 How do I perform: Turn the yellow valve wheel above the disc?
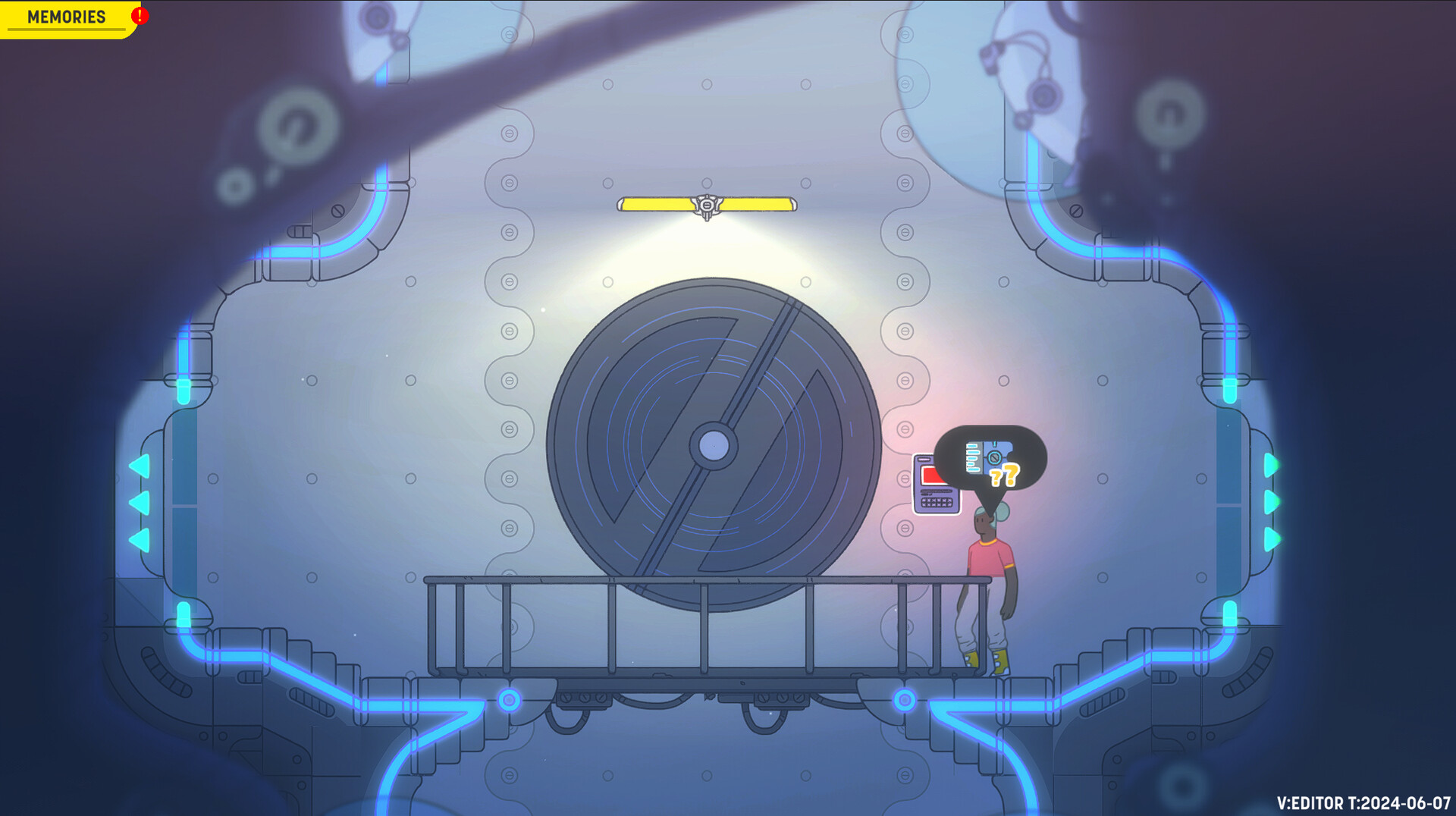point(705,205)
